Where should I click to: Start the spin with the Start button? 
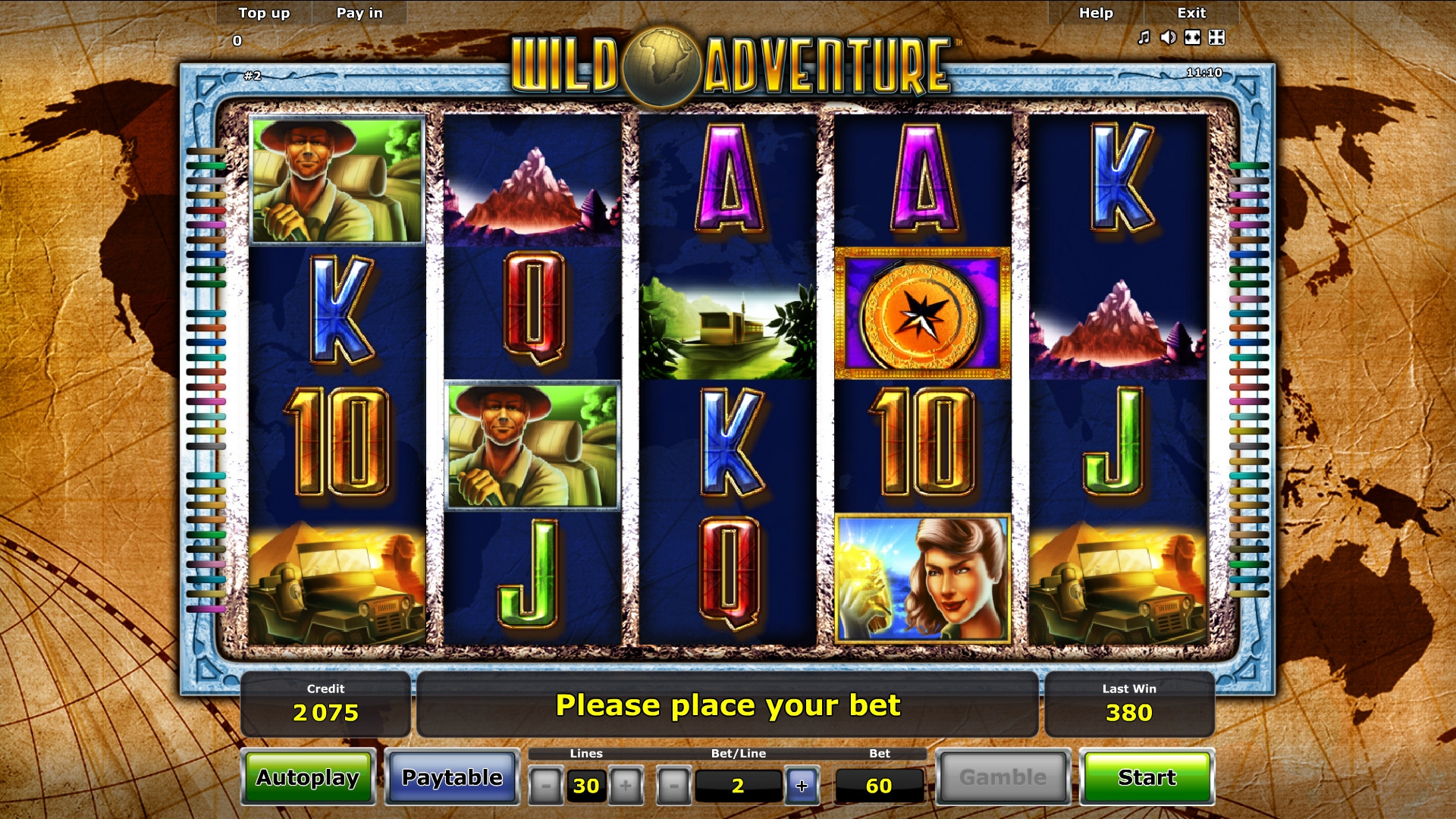pyautogui.click(x=1147, y=777)
